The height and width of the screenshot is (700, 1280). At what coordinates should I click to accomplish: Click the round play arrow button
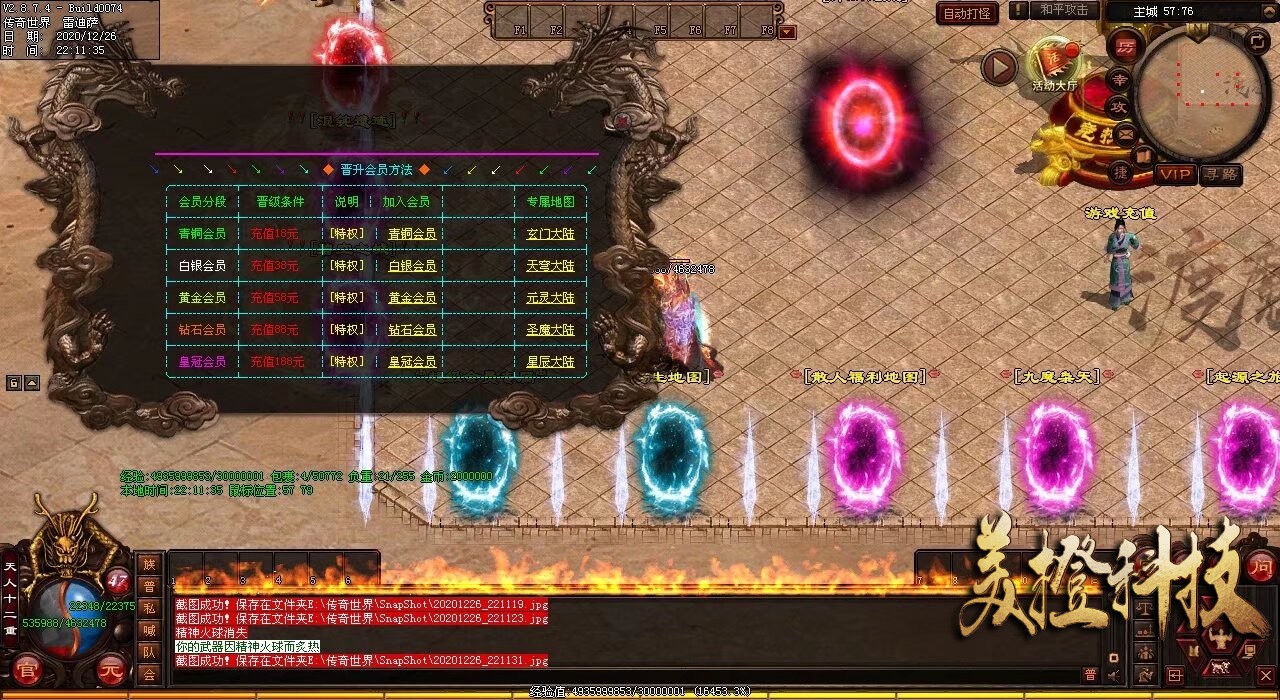click(998, 67)
